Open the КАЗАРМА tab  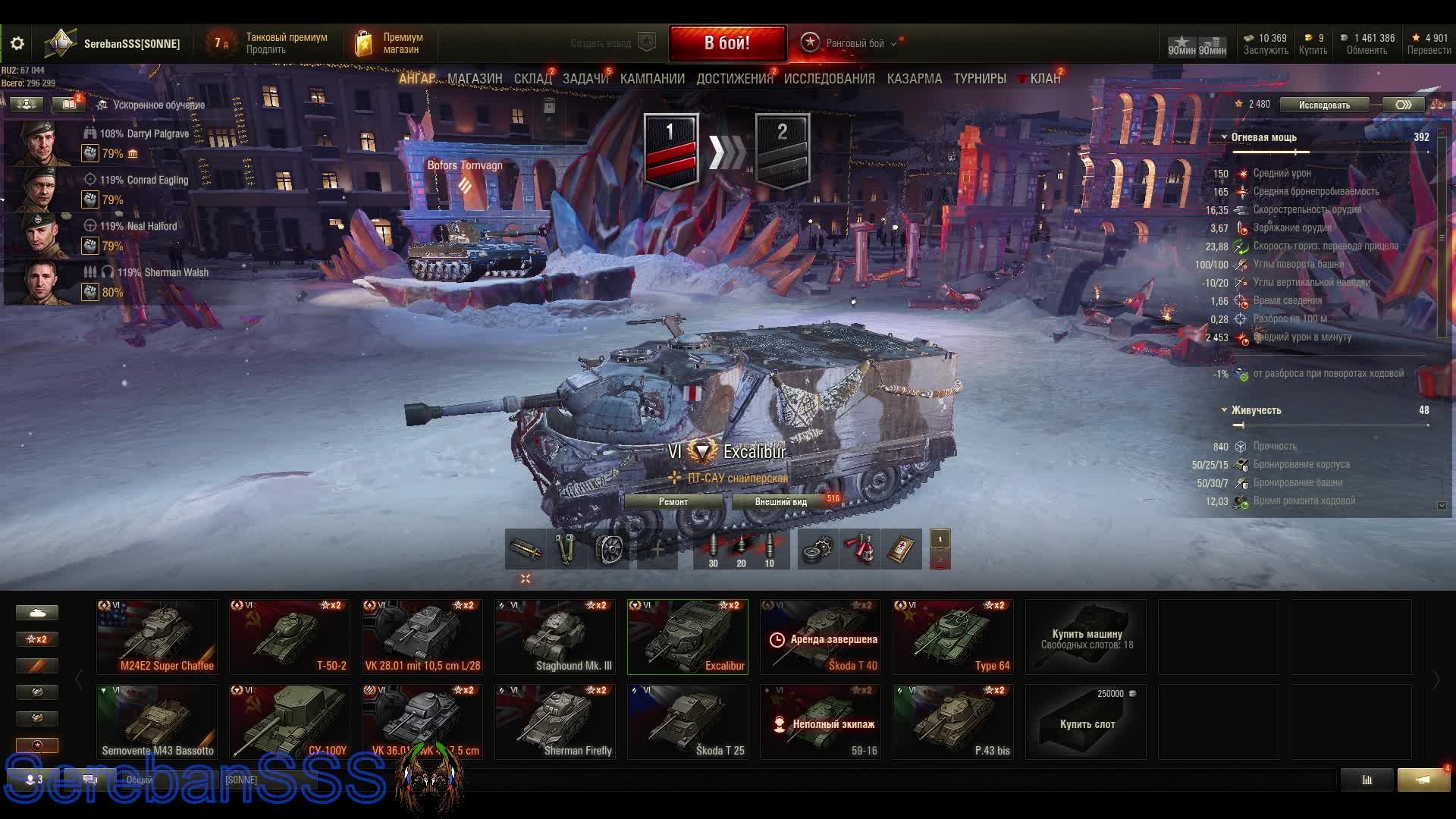click(914, 79)
